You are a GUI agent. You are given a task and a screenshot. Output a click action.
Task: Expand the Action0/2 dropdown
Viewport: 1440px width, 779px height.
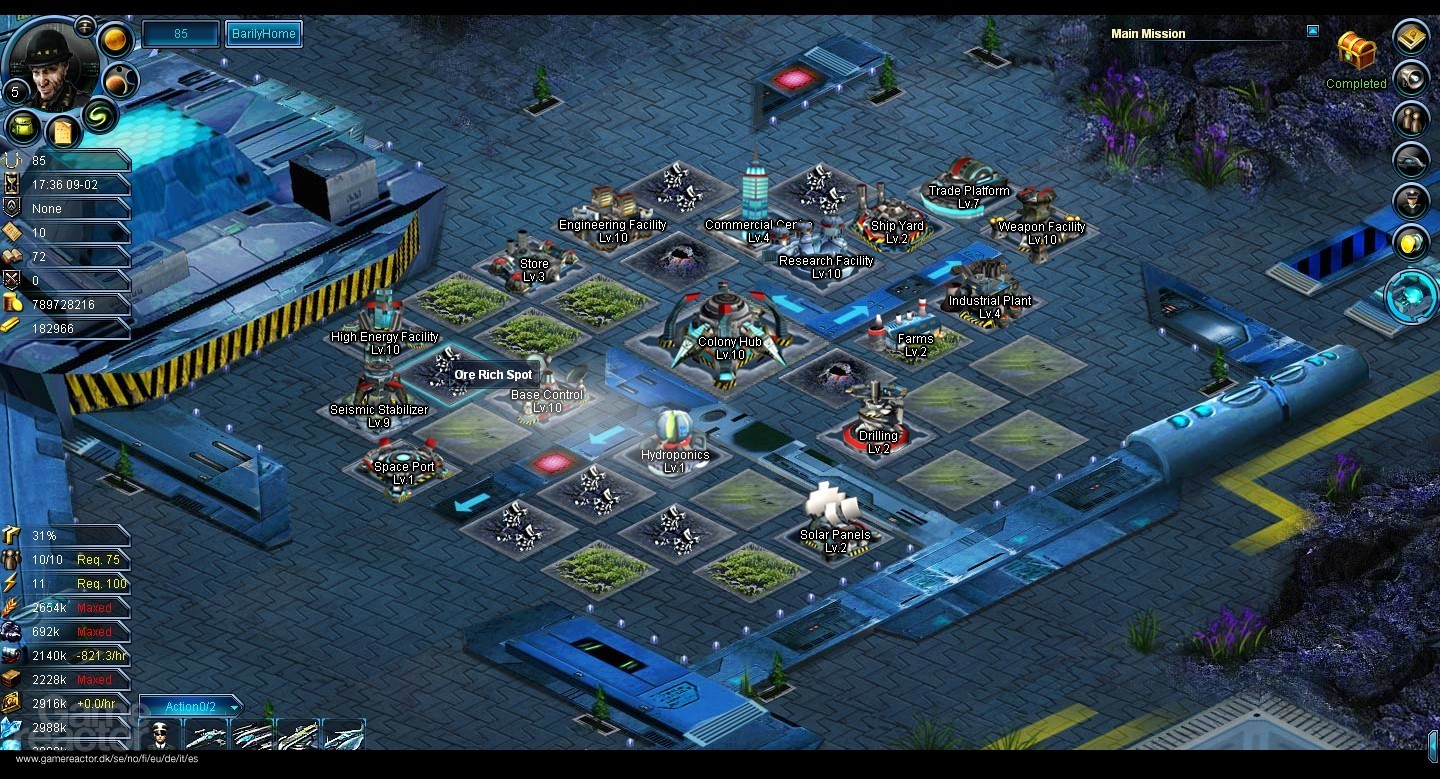point(191,705)
